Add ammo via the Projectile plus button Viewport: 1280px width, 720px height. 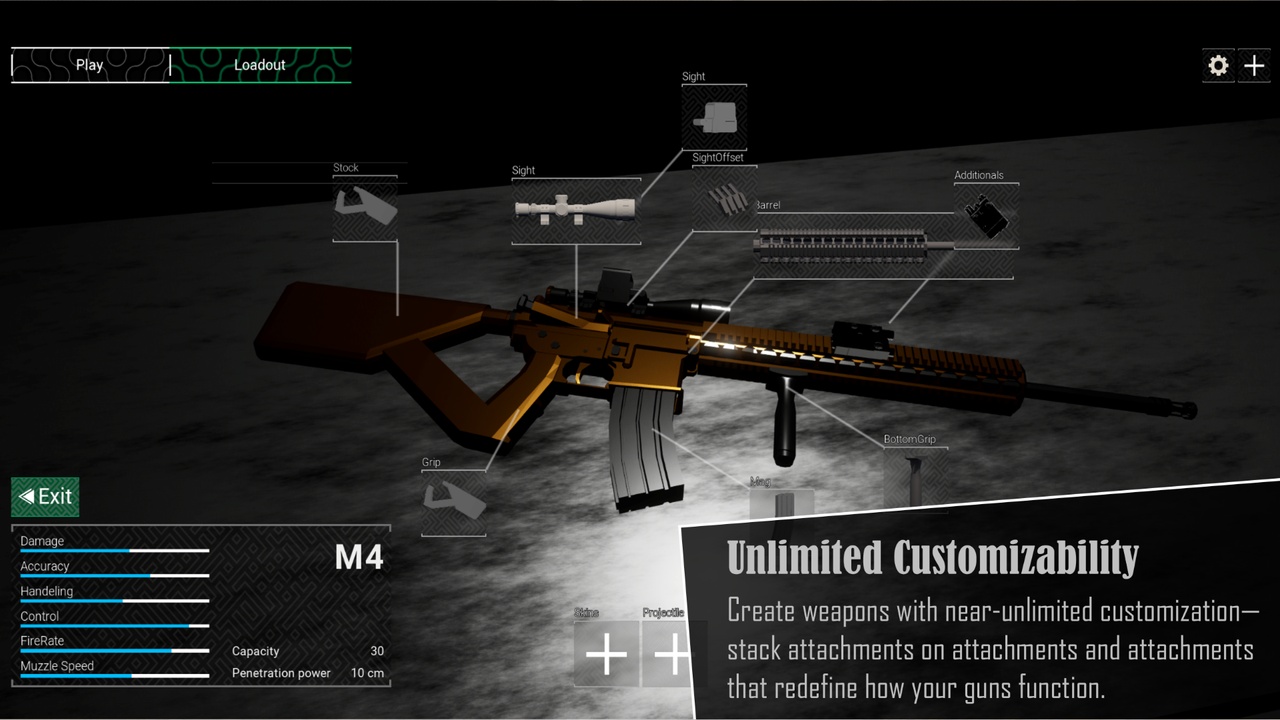pos(672,655)
